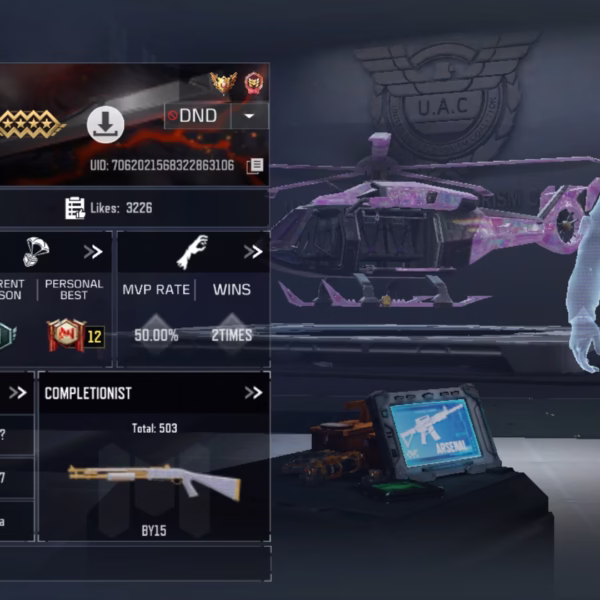The height and width of the screenshot is (600, 600).
Task: Expand the MVP Rate and Wins panel
Action: pyautogui.click(x=251, y=252)
